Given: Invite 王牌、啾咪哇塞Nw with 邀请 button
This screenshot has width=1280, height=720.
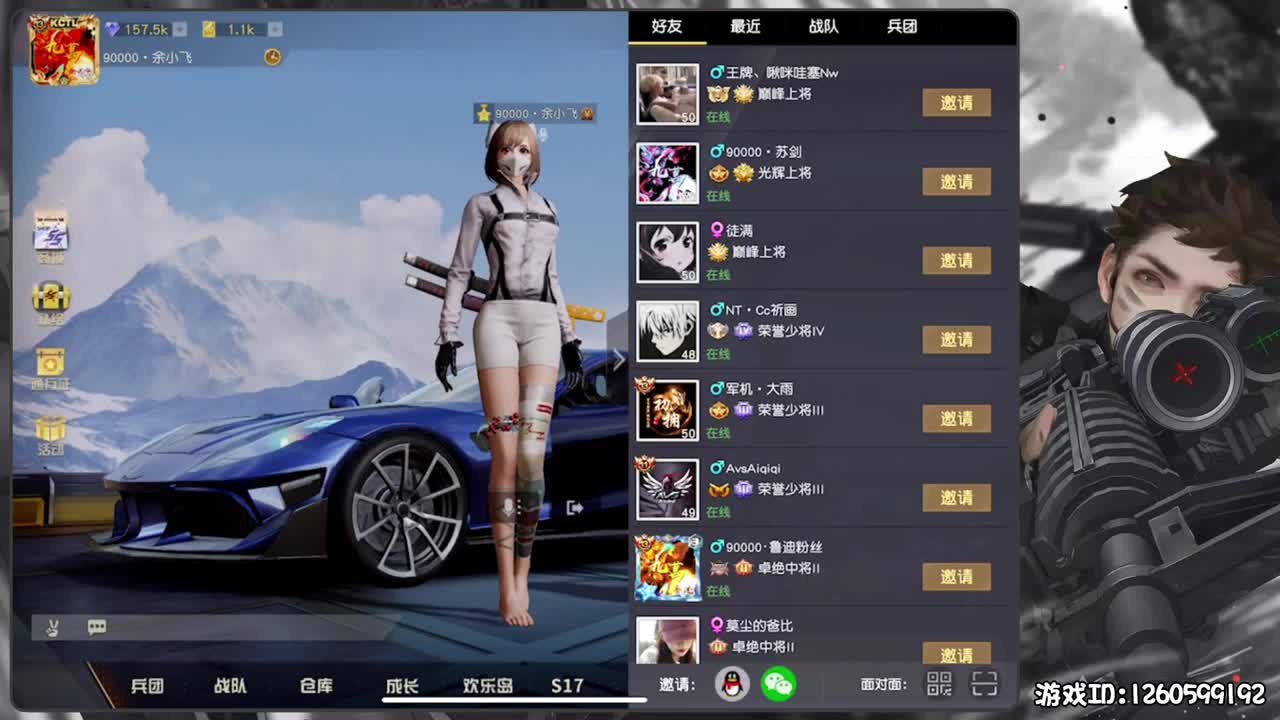Looking at the screenshot, I should 956,102.
